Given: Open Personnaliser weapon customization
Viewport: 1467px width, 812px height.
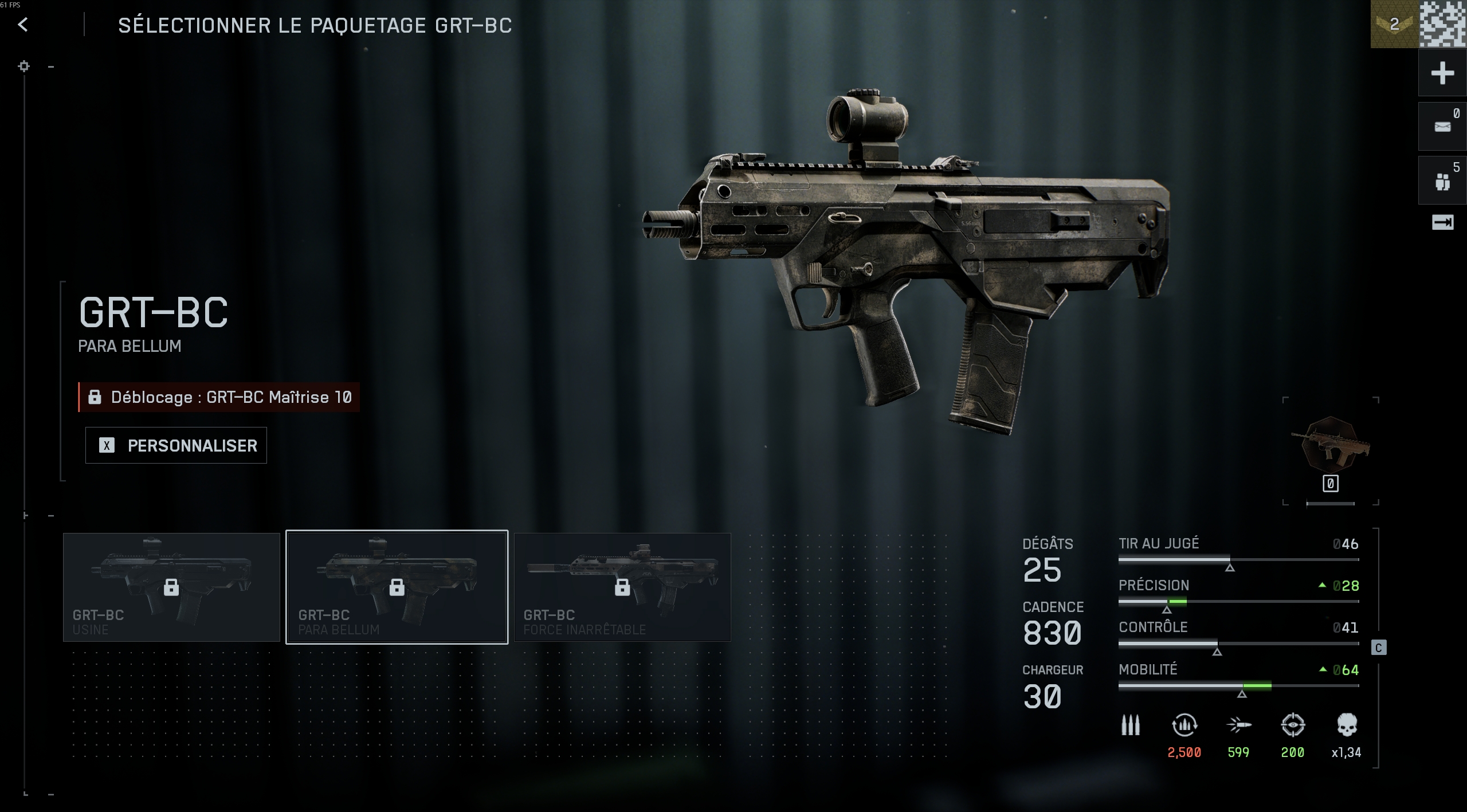Looking at the screenshot, I should (176, 445).
